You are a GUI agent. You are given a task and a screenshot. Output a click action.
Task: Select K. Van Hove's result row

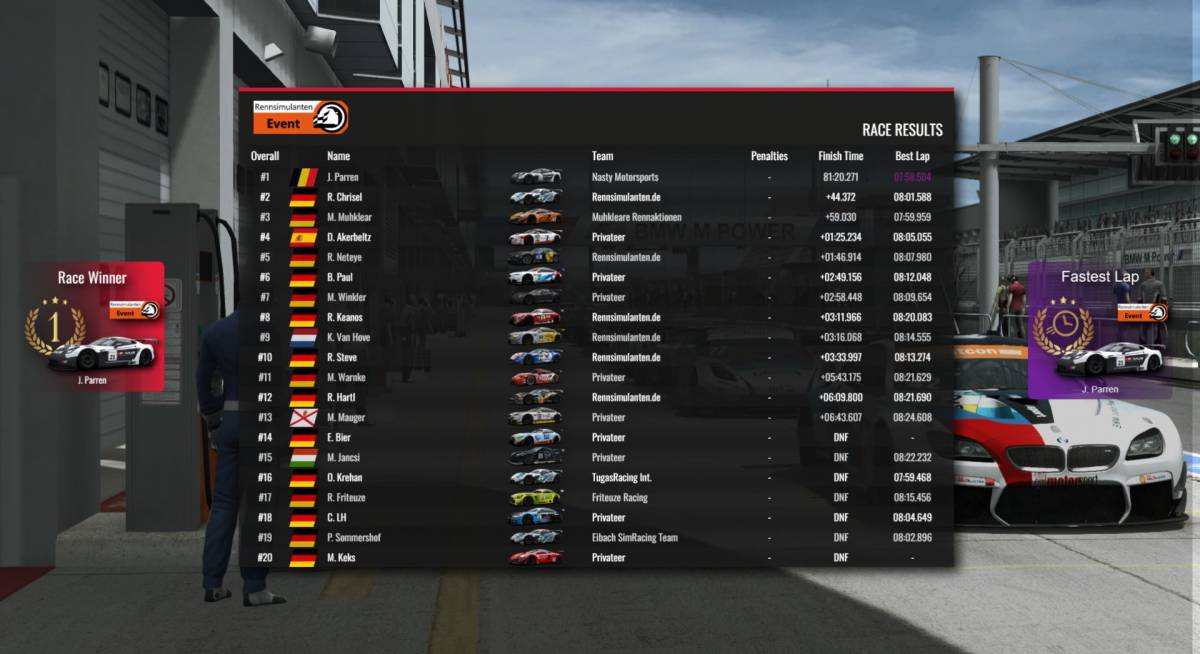595,337
